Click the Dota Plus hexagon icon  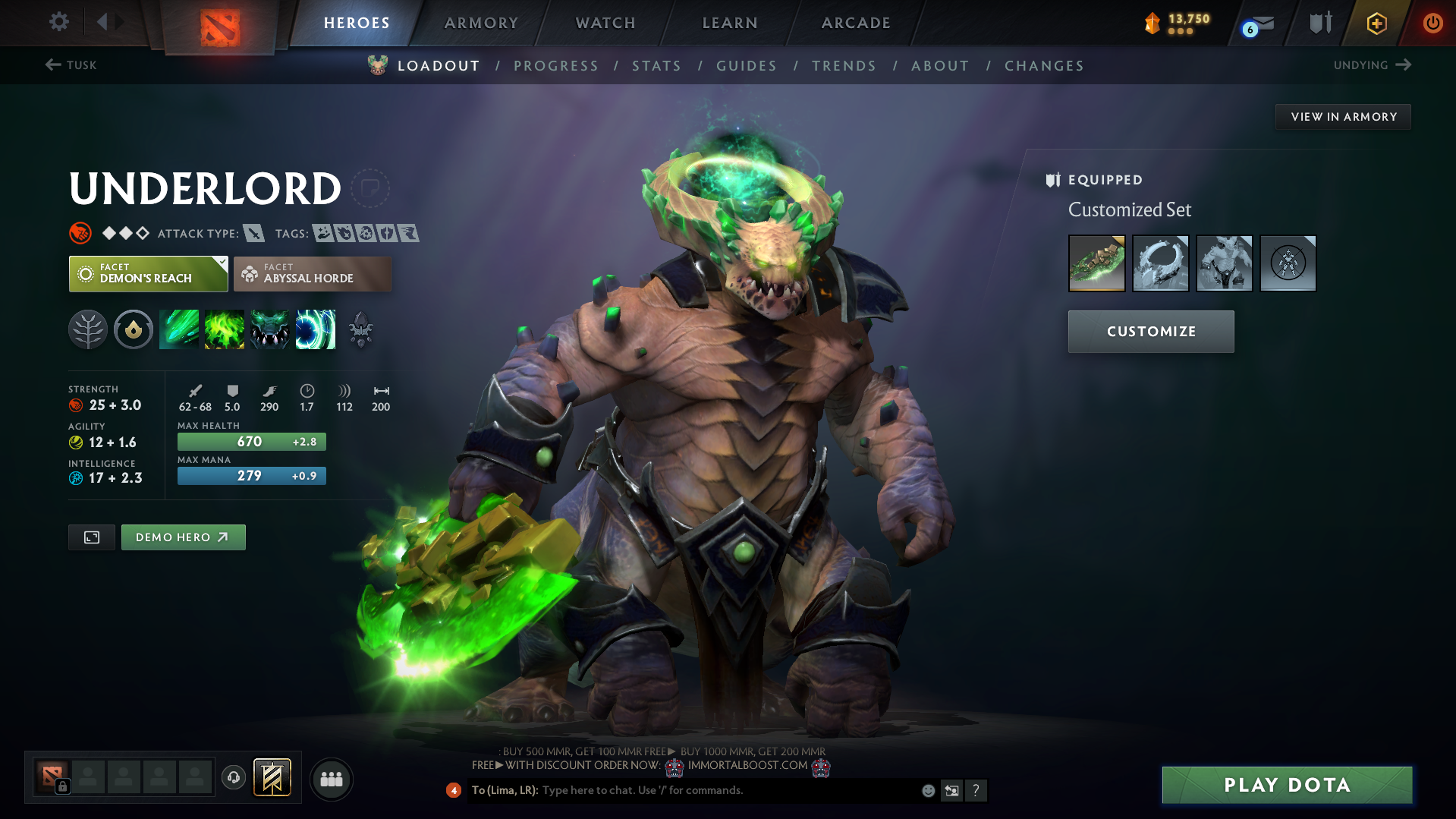pos(1376,23)
